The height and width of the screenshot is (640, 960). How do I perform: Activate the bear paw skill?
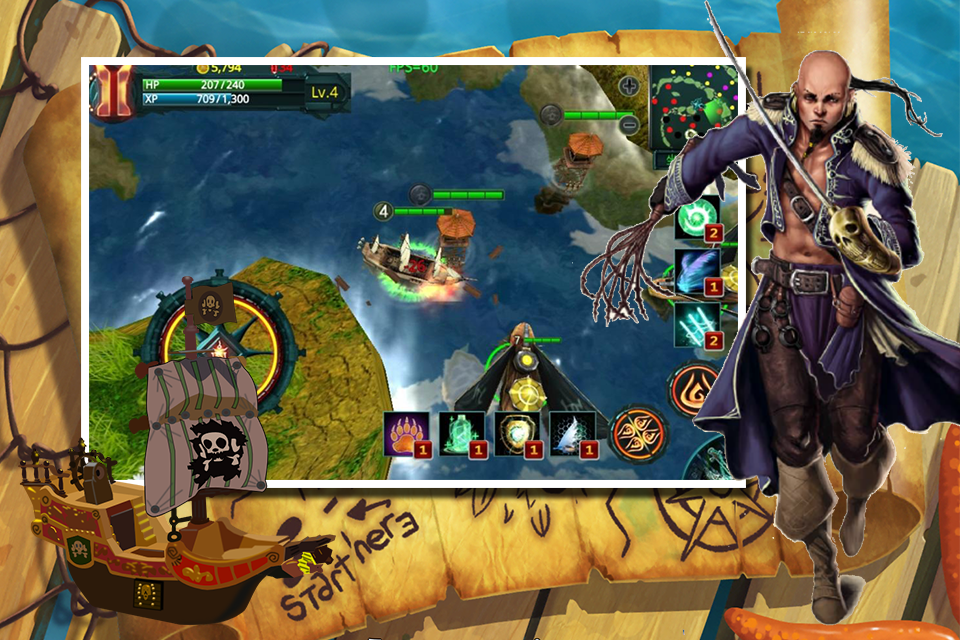tap(407, 432)
